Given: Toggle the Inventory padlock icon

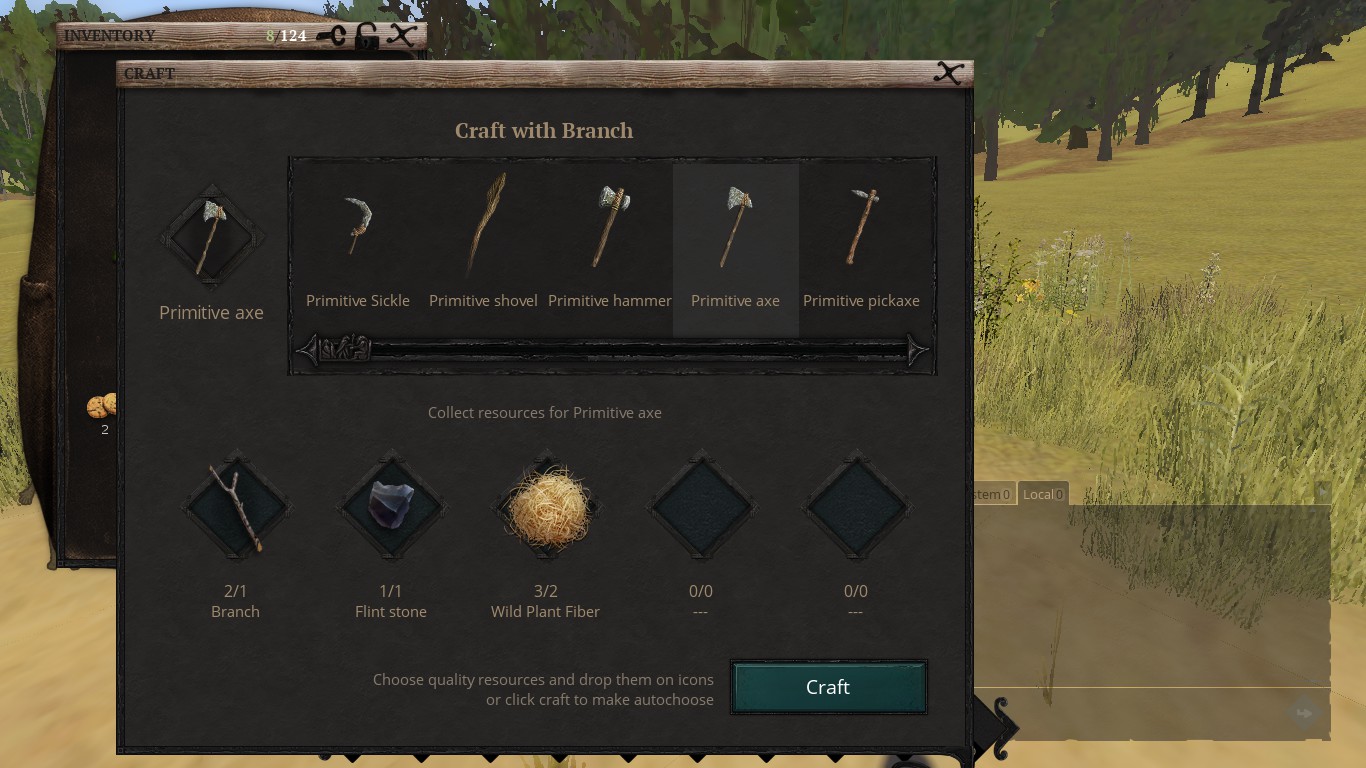Looking at the screenshot, I should click(367, 36).
